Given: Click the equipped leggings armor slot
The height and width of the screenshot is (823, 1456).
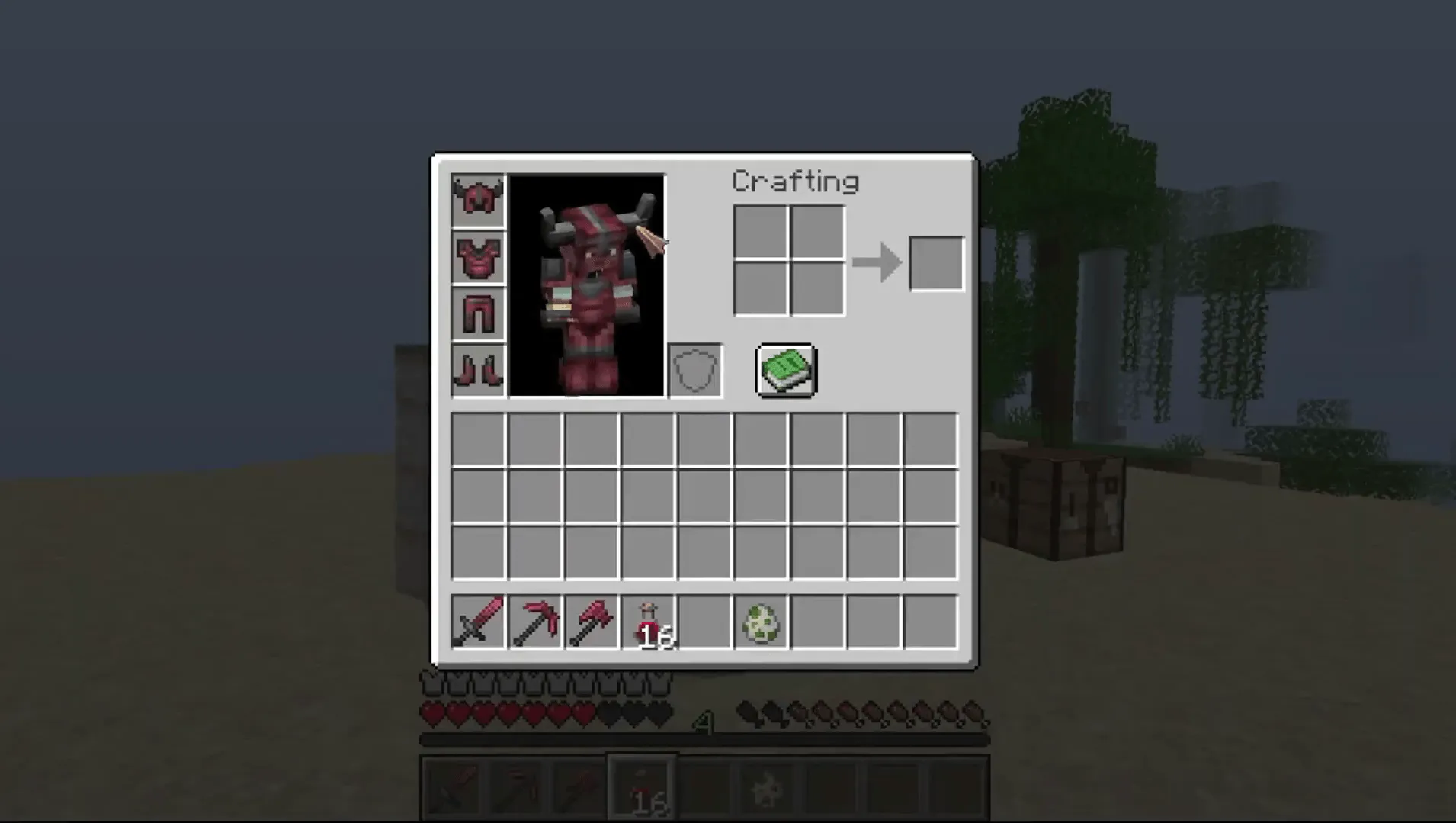Looking at the screenshot, I should tap(477, 313).
